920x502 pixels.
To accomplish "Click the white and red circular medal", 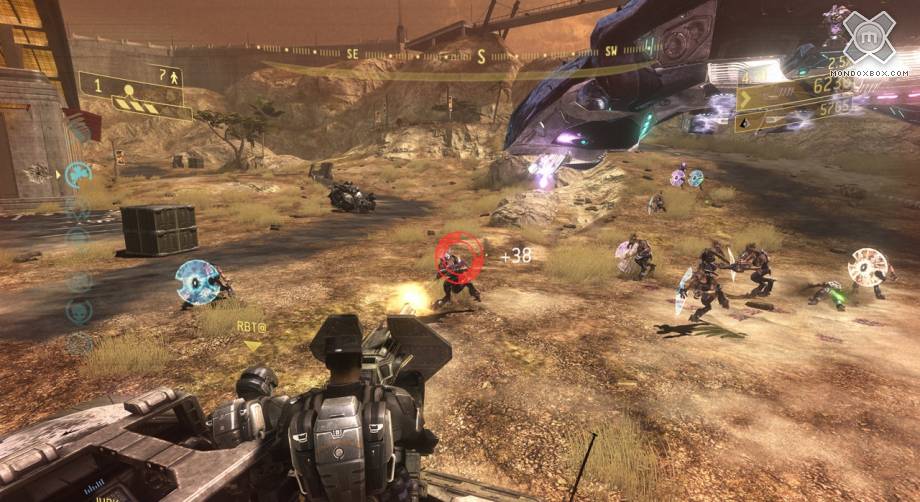I will (x=867, y=267).
